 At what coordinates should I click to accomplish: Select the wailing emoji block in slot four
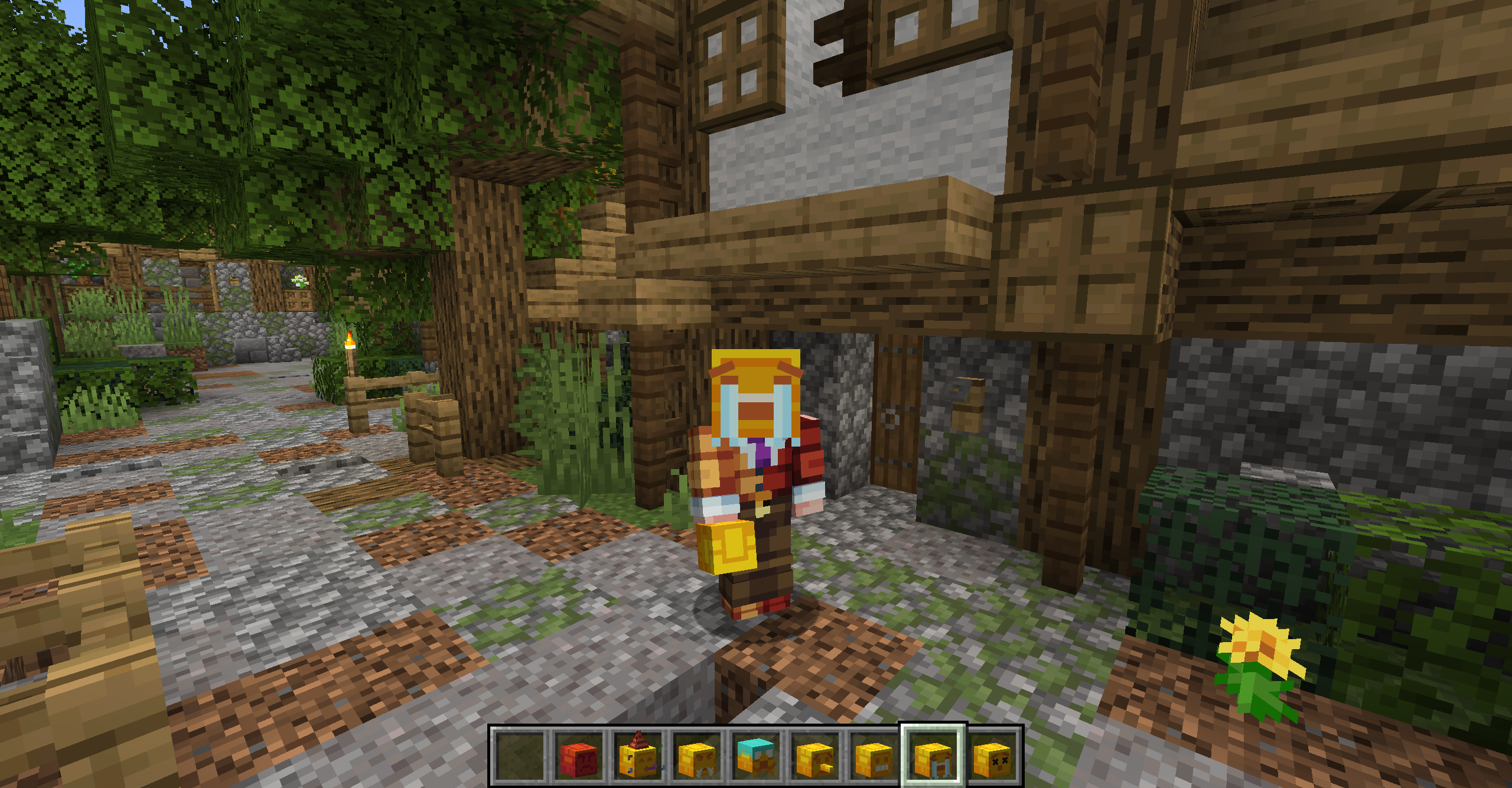tap(697, 757)
